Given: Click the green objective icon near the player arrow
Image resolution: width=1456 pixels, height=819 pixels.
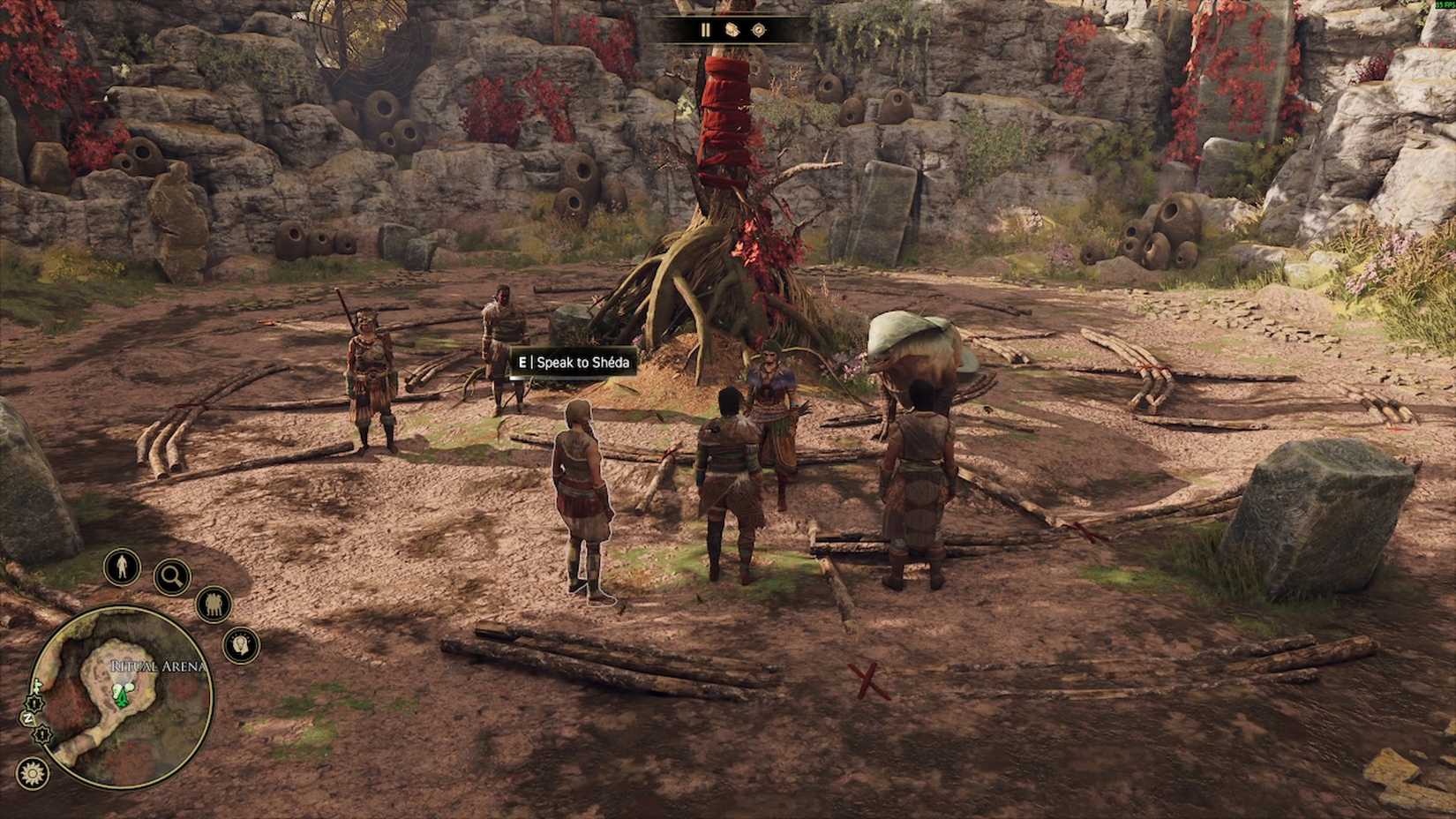Looking at the screenshot, I should (116, 690).
